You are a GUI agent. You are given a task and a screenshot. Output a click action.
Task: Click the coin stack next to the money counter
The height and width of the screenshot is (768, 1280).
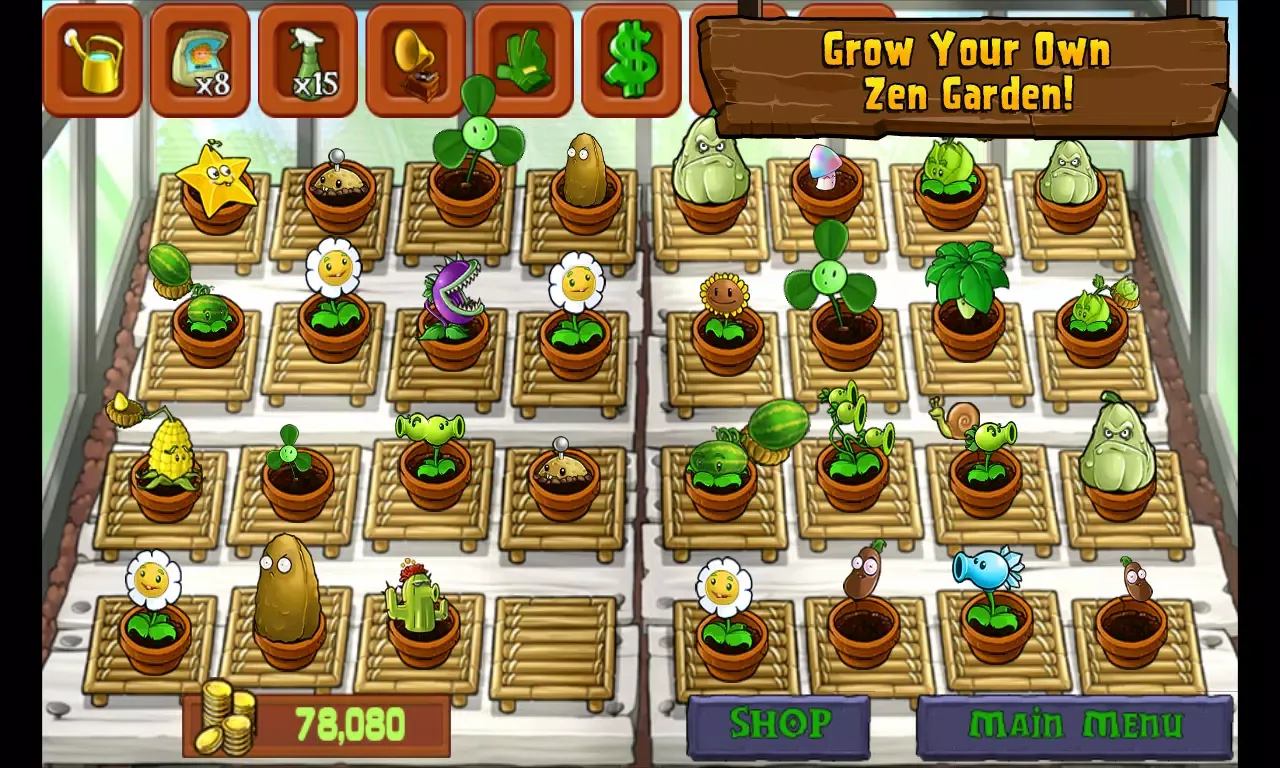[x=228, y=722]
